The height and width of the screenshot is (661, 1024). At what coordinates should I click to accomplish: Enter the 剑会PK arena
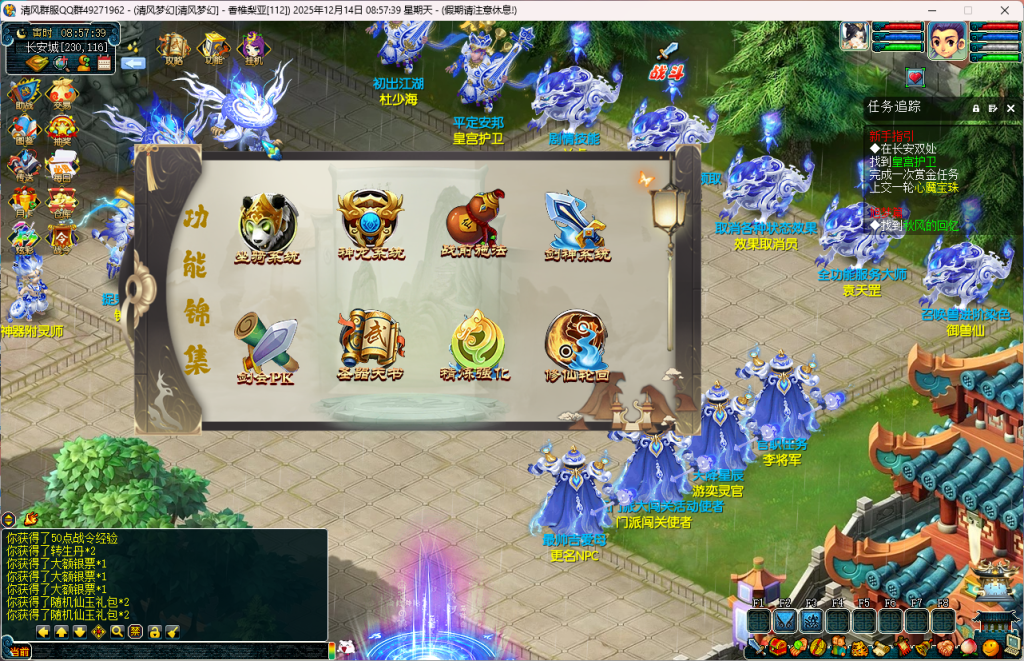click(x=265, y=343)
